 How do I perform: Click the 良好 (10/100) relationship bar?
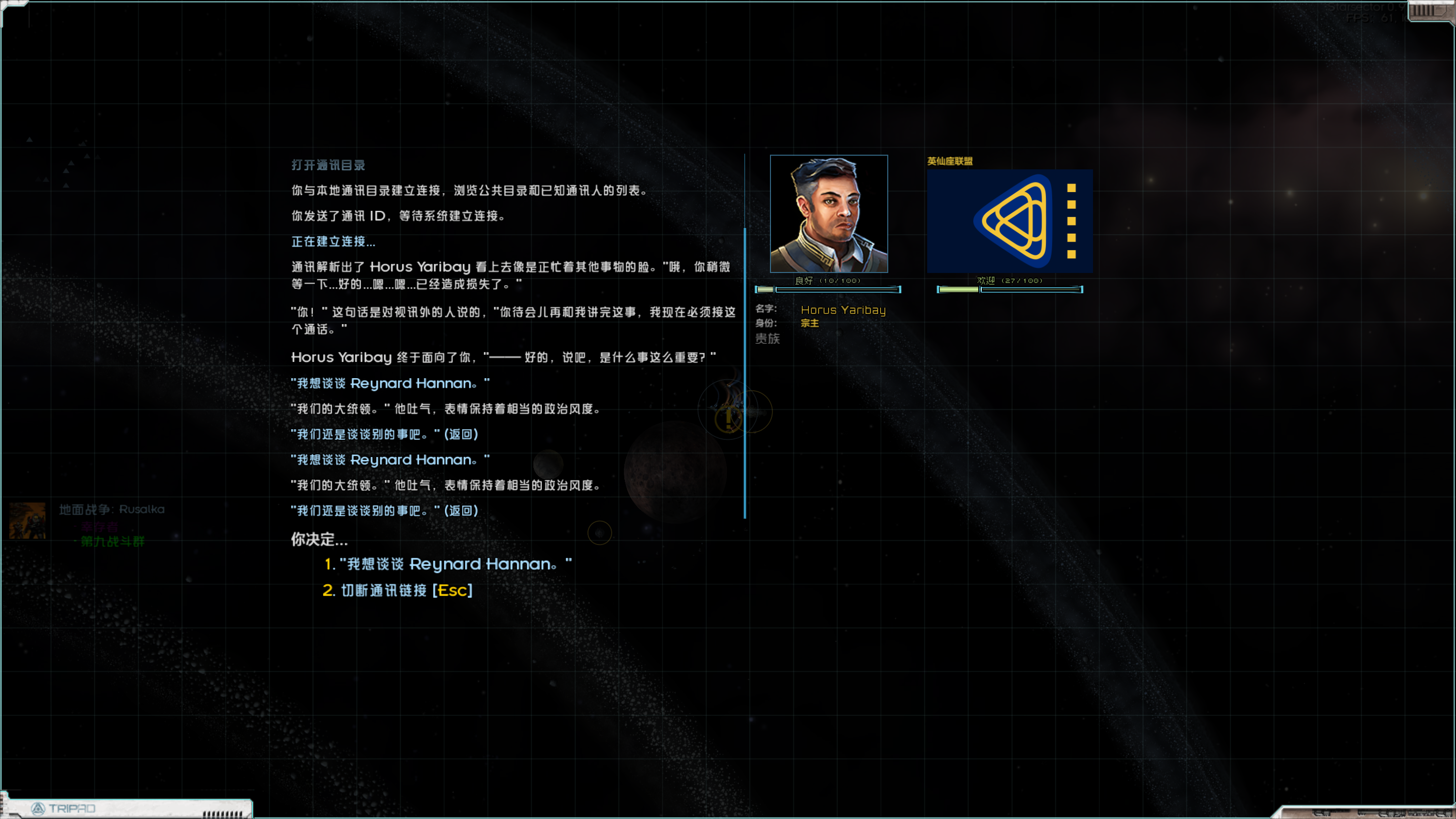click(x=828, y=289)
